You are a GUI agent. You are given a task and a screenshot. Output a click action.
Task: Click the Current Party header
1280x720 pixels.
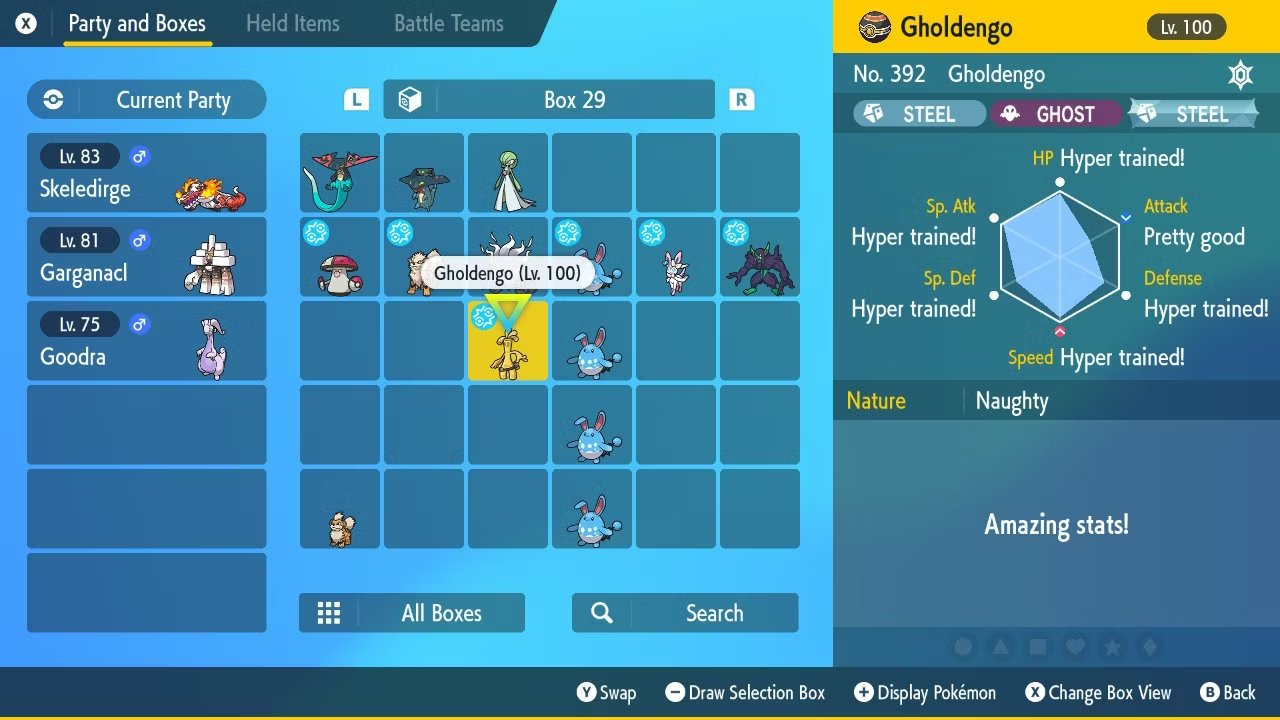[147, 100]
